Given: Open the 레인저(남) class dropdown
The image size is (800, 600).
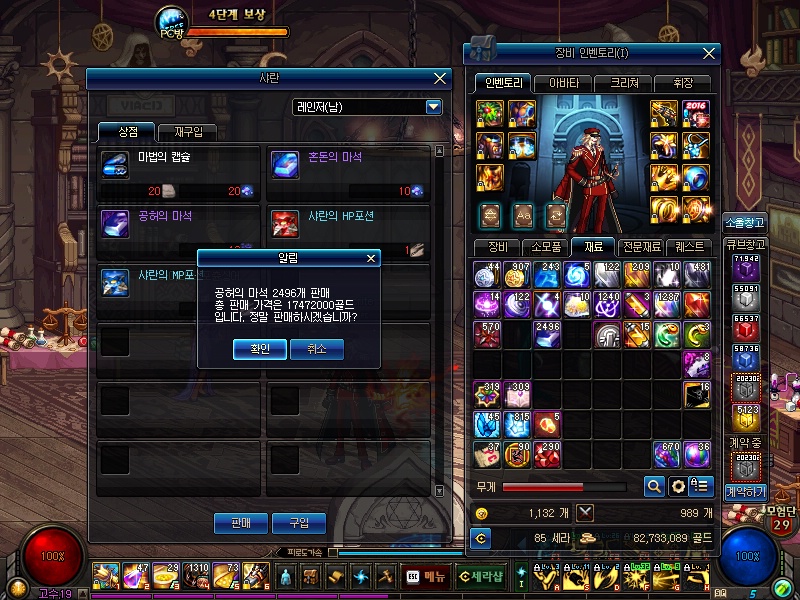Looking at the screenshot, I should click(433, 107).
